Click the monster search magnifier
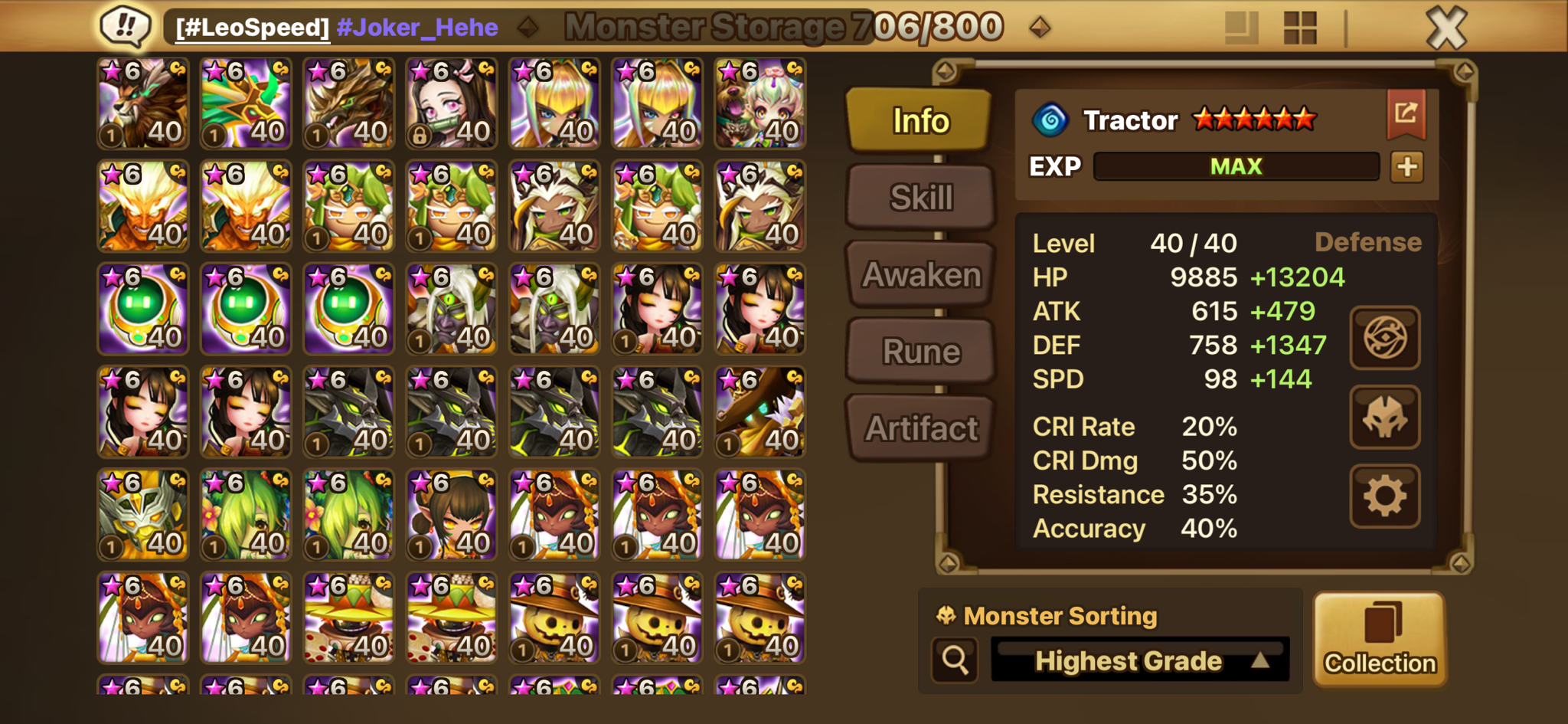1568x724 pixels. (955, 660)
